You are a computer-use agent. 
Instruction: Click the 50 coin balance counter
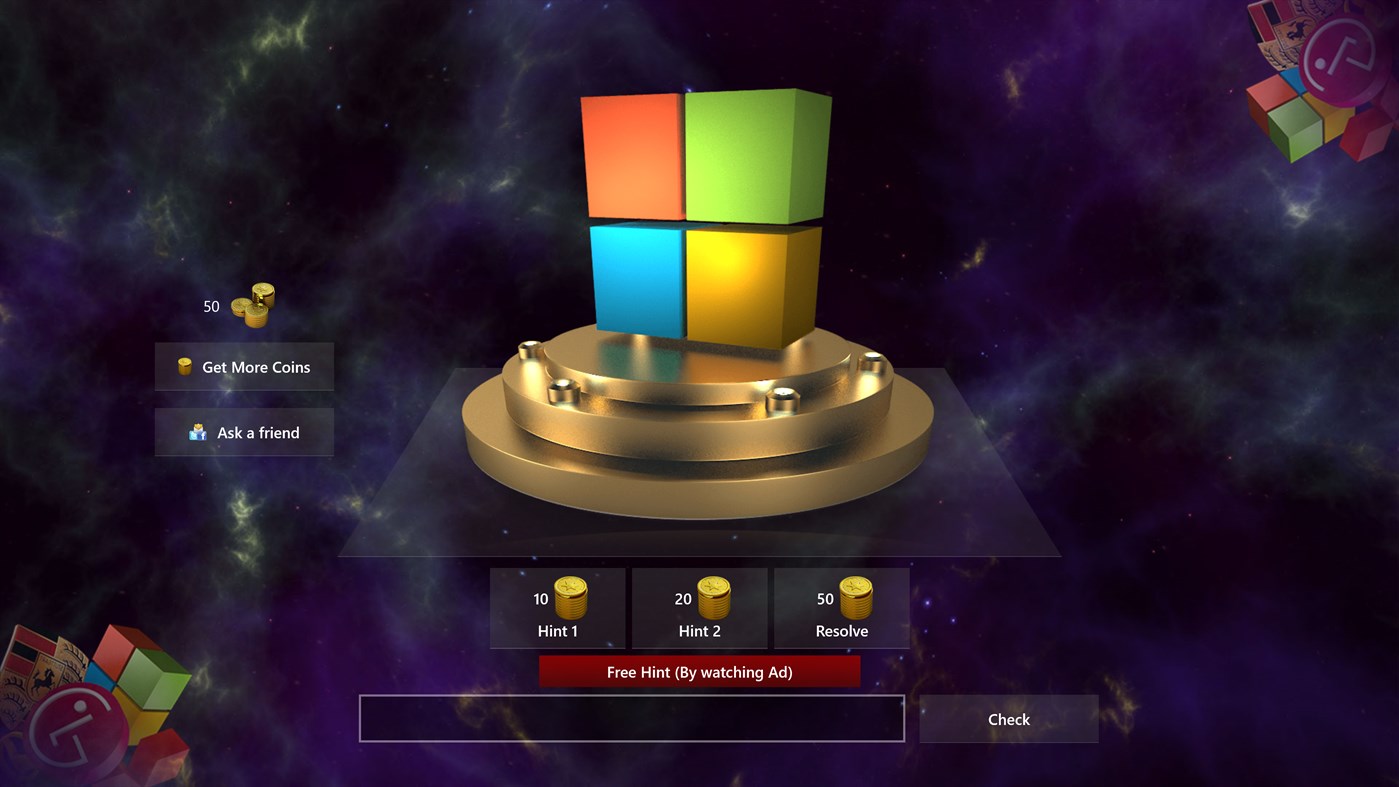210,306
